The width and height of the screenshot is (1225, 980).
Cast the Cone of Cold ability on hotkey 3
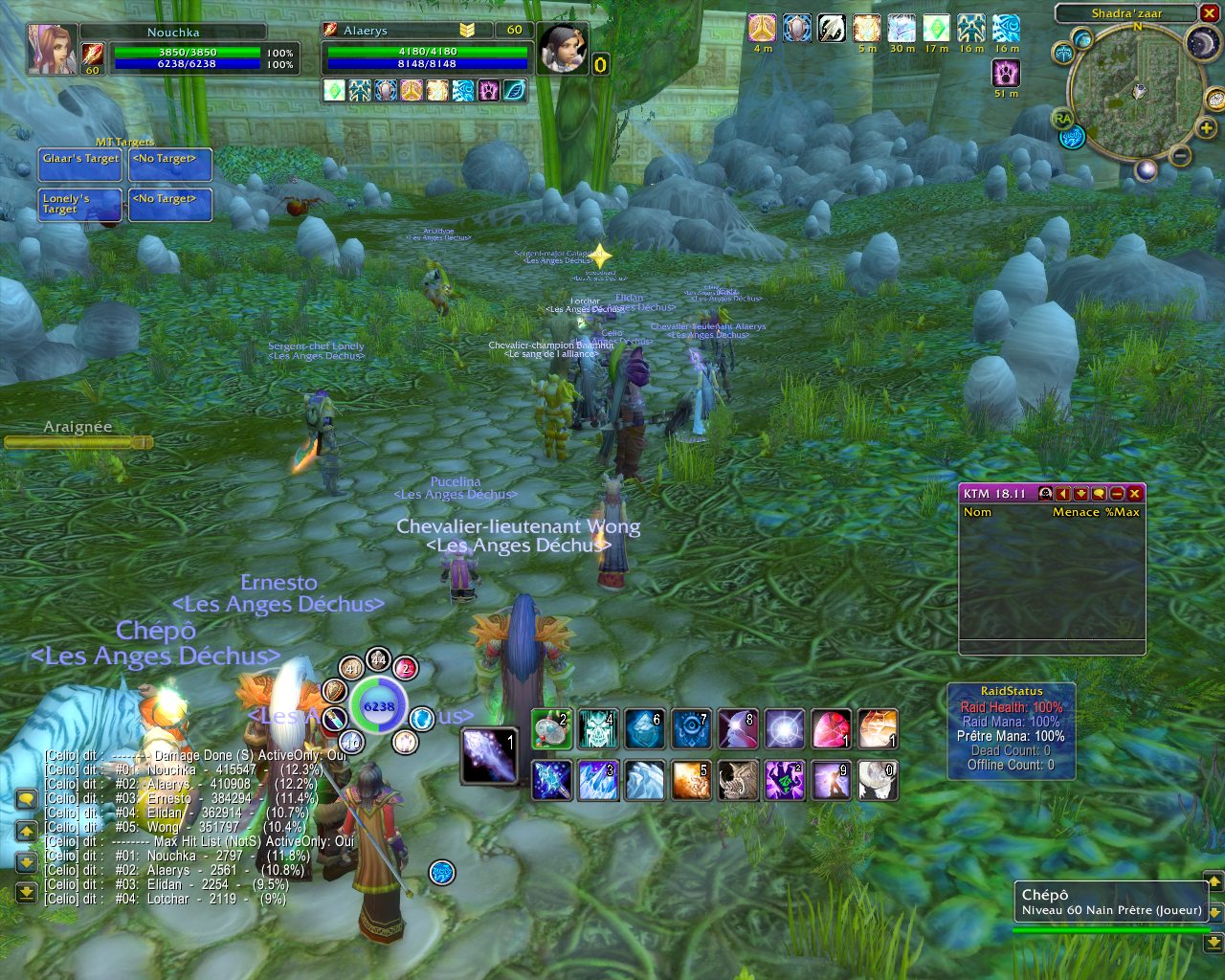tap(598, 780)
